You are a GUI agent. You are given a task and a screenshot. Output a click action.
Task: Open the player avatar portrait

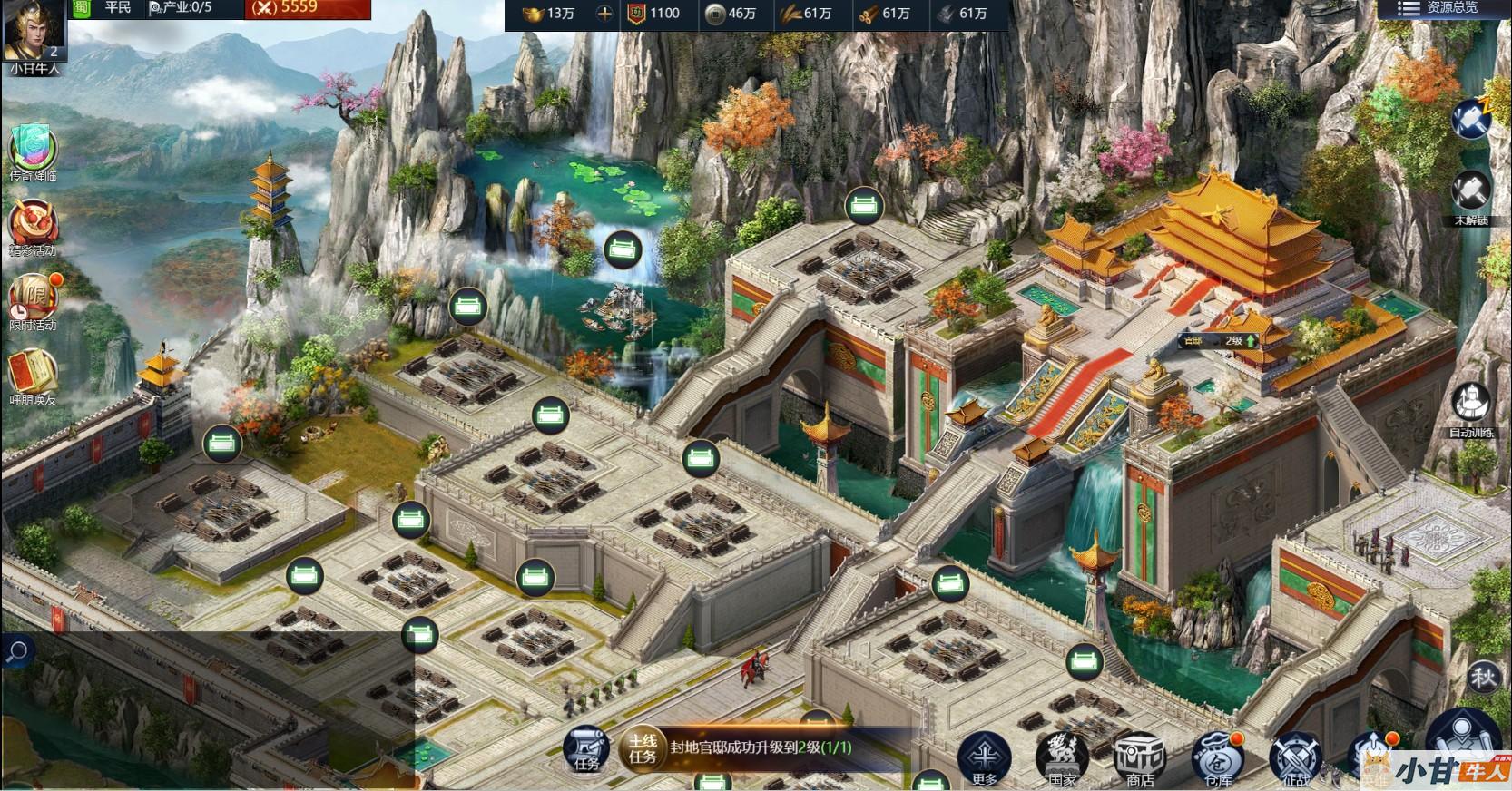click(34, 33)
